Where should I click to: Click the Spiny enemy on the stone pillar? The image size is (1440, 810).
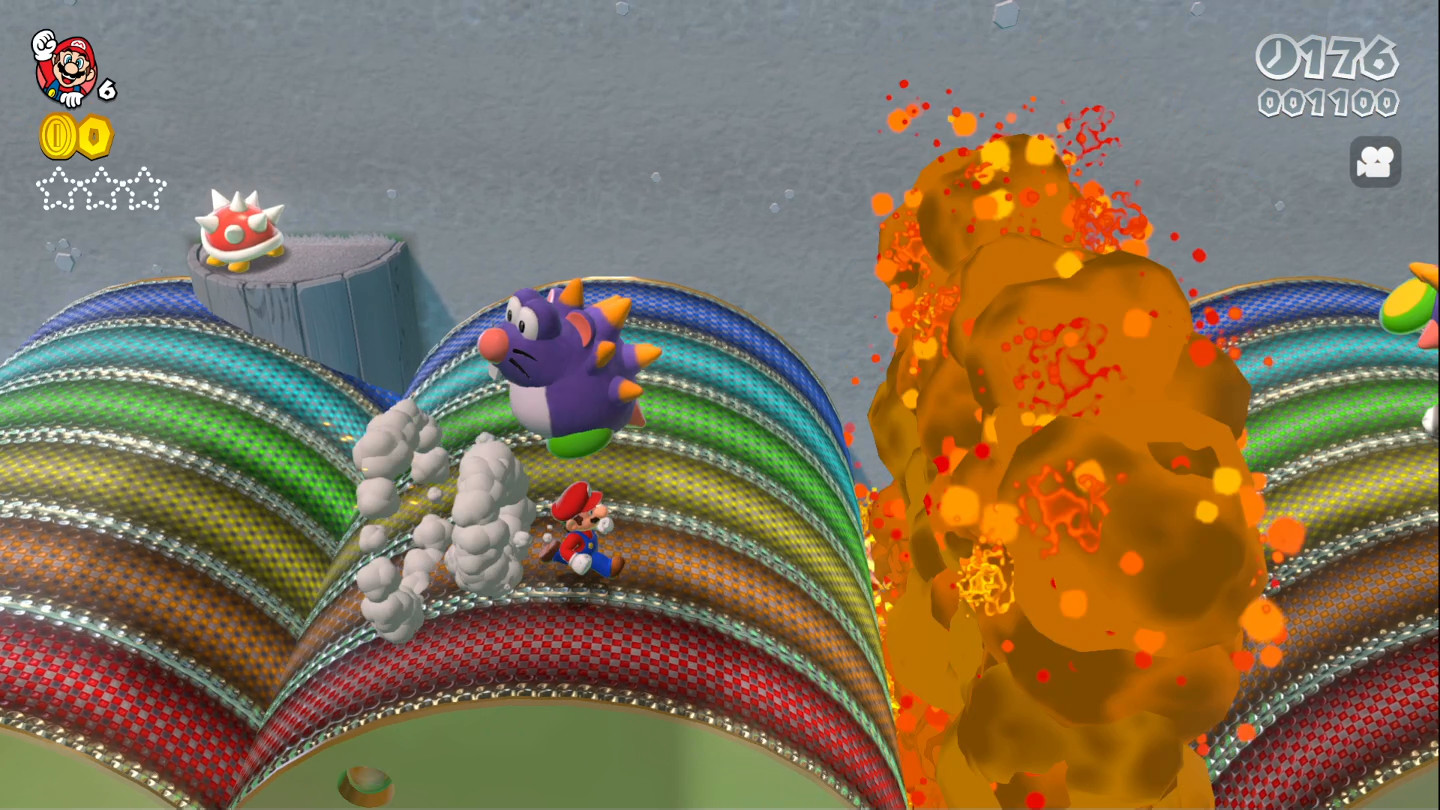click(x=240, y=230)
